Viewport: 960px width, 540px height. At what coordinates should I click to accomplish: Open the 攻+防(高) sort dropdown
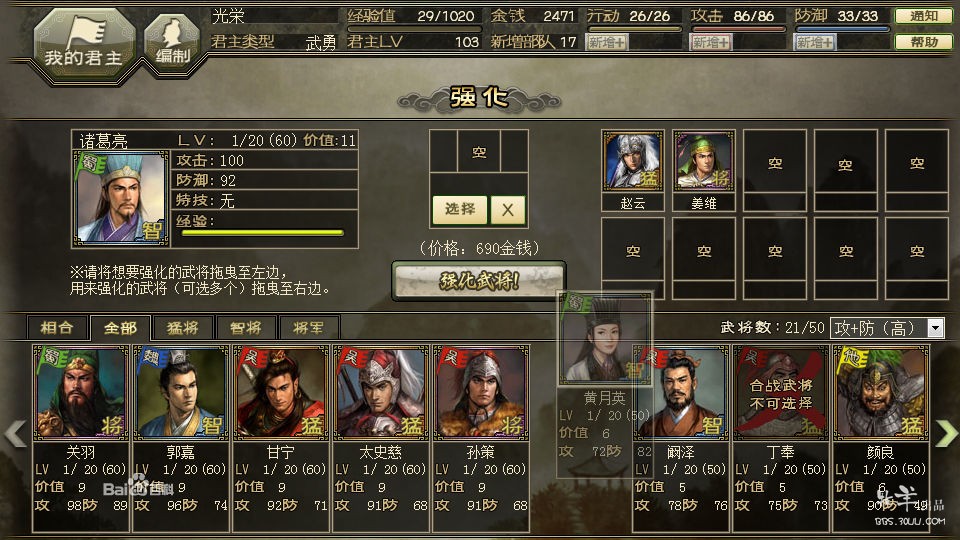[887, 328]
